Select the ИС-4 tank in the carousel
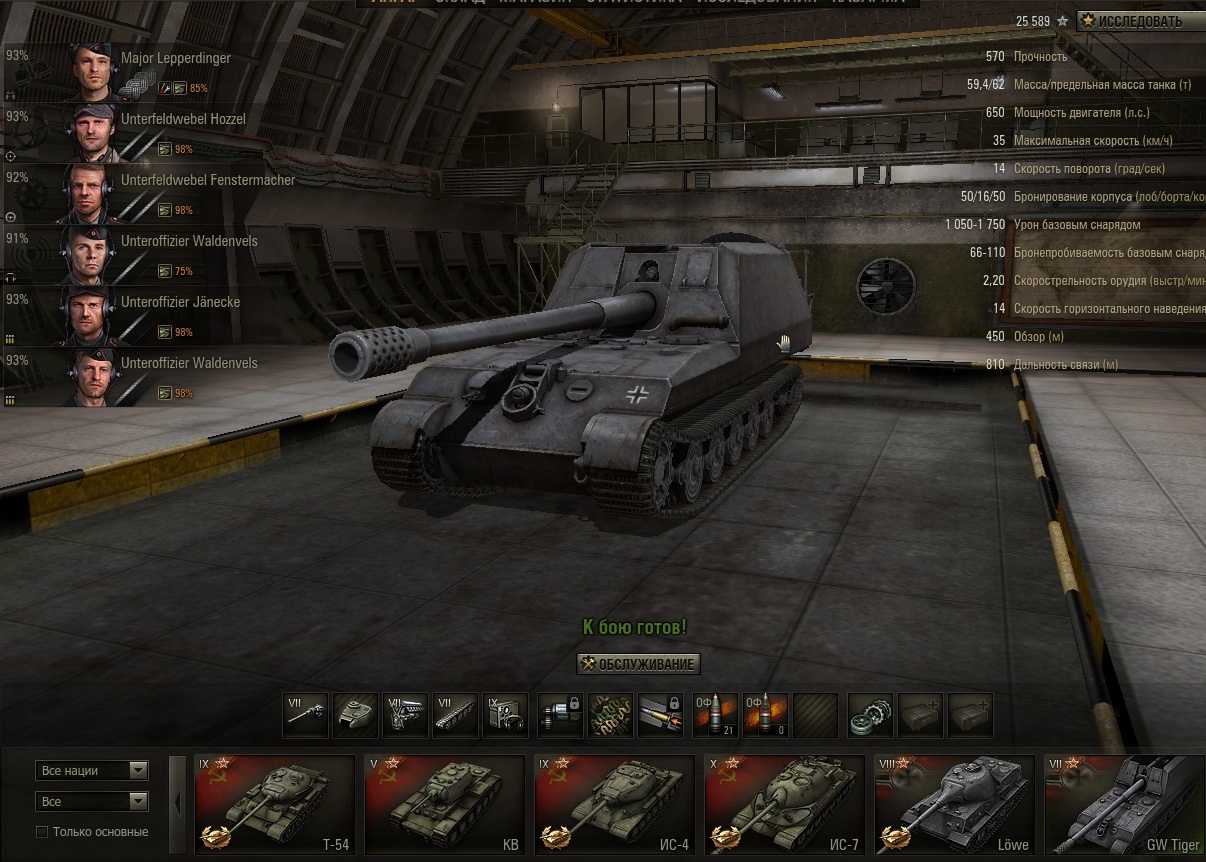The height and width of the screenshot is (862, 1206). [615, 805]
